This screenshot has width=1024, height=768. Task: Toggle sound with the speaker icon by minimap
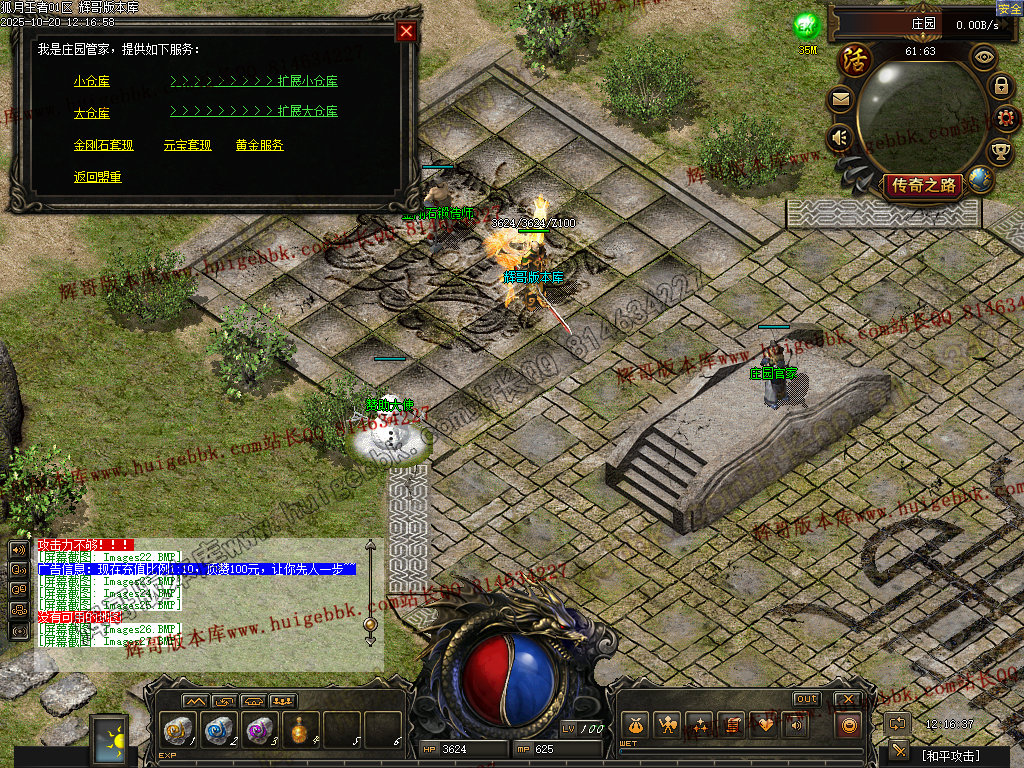pyautogui.click(x=839, y=137)
